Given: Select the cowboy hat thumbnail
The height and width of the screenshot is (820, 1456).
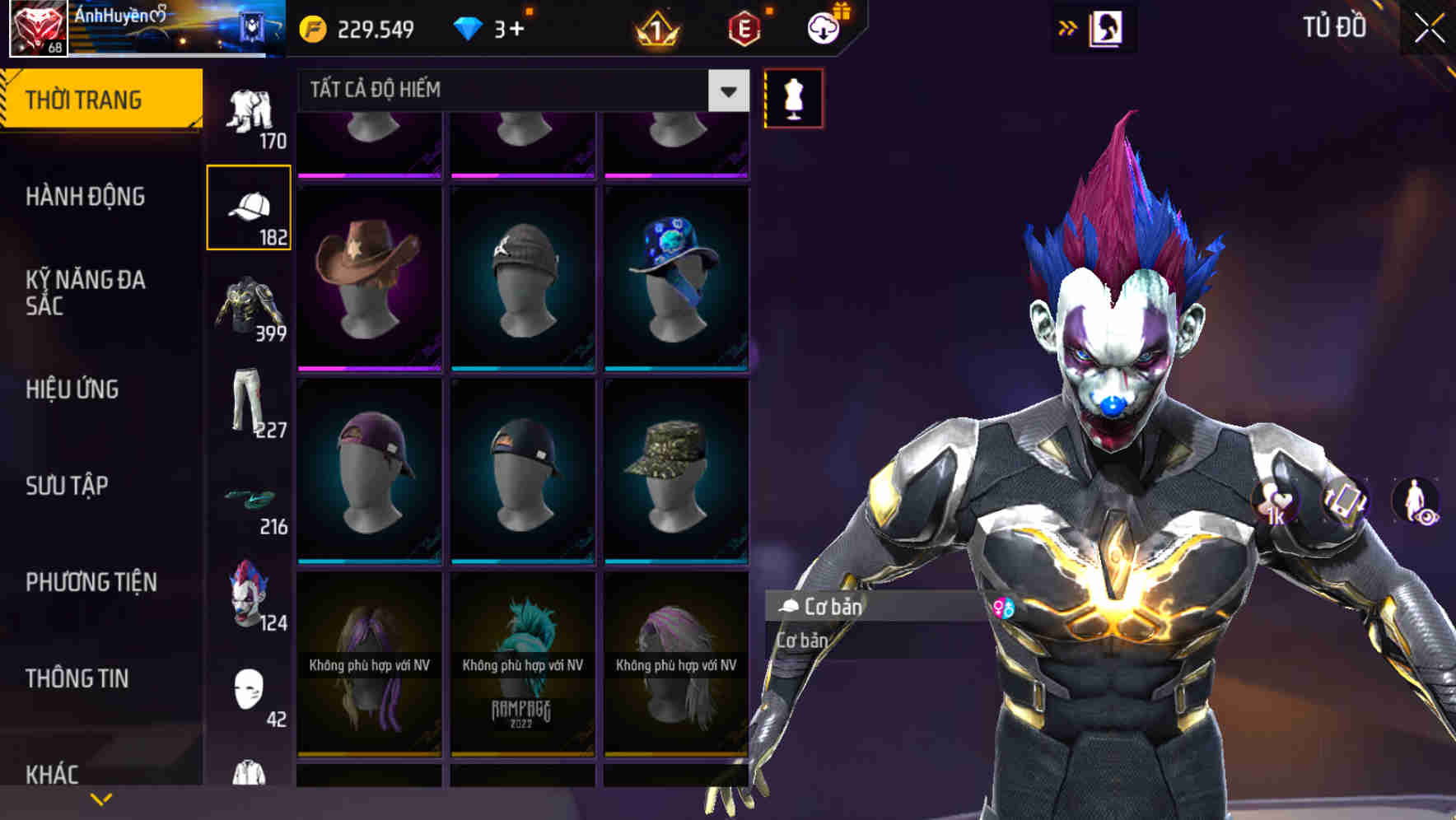Looking at the screenshot, I should (x=369, y=276).
